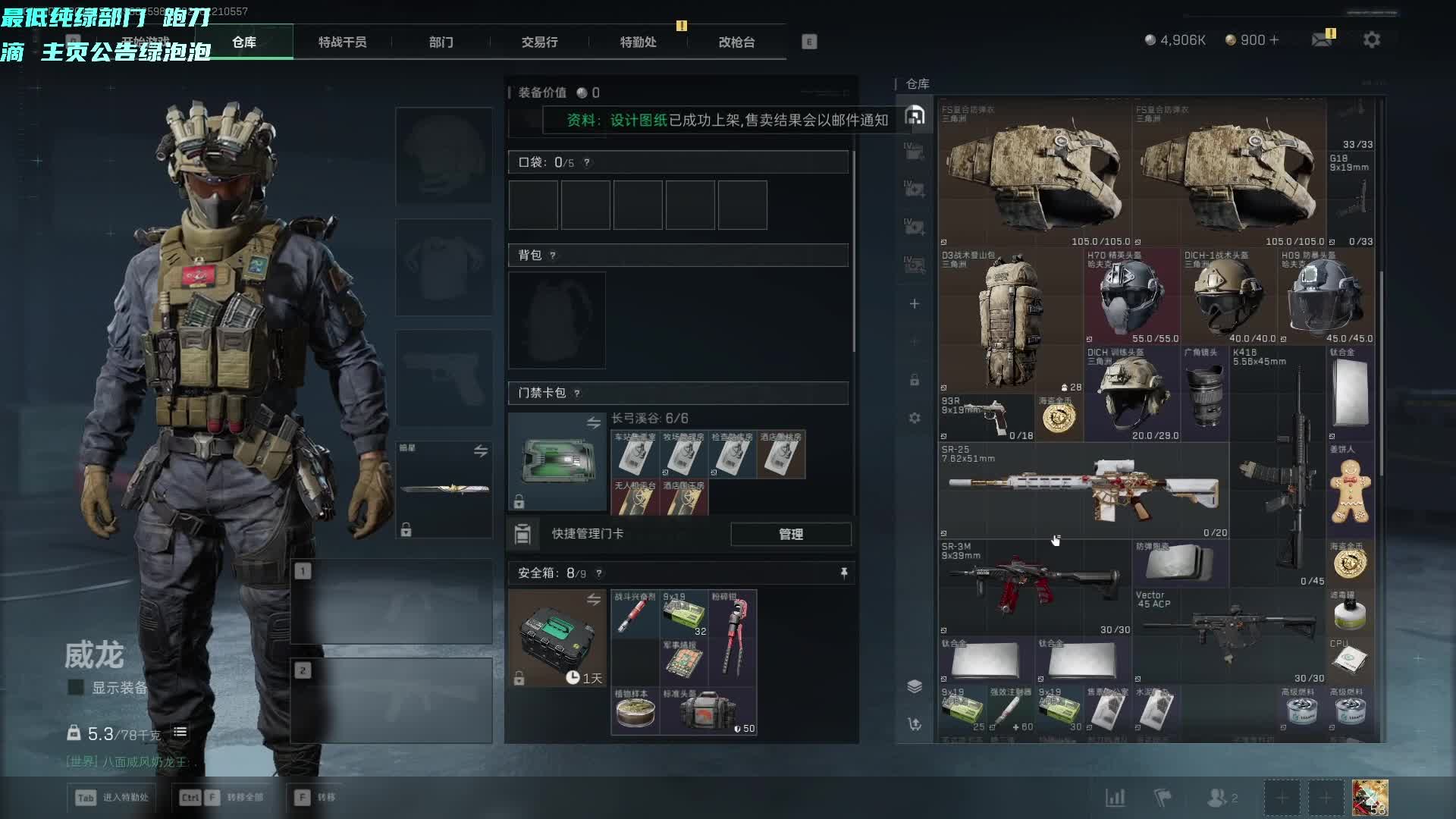Add a new stash page
Viewport: 1456px width, 819px height.
[915, 304]
